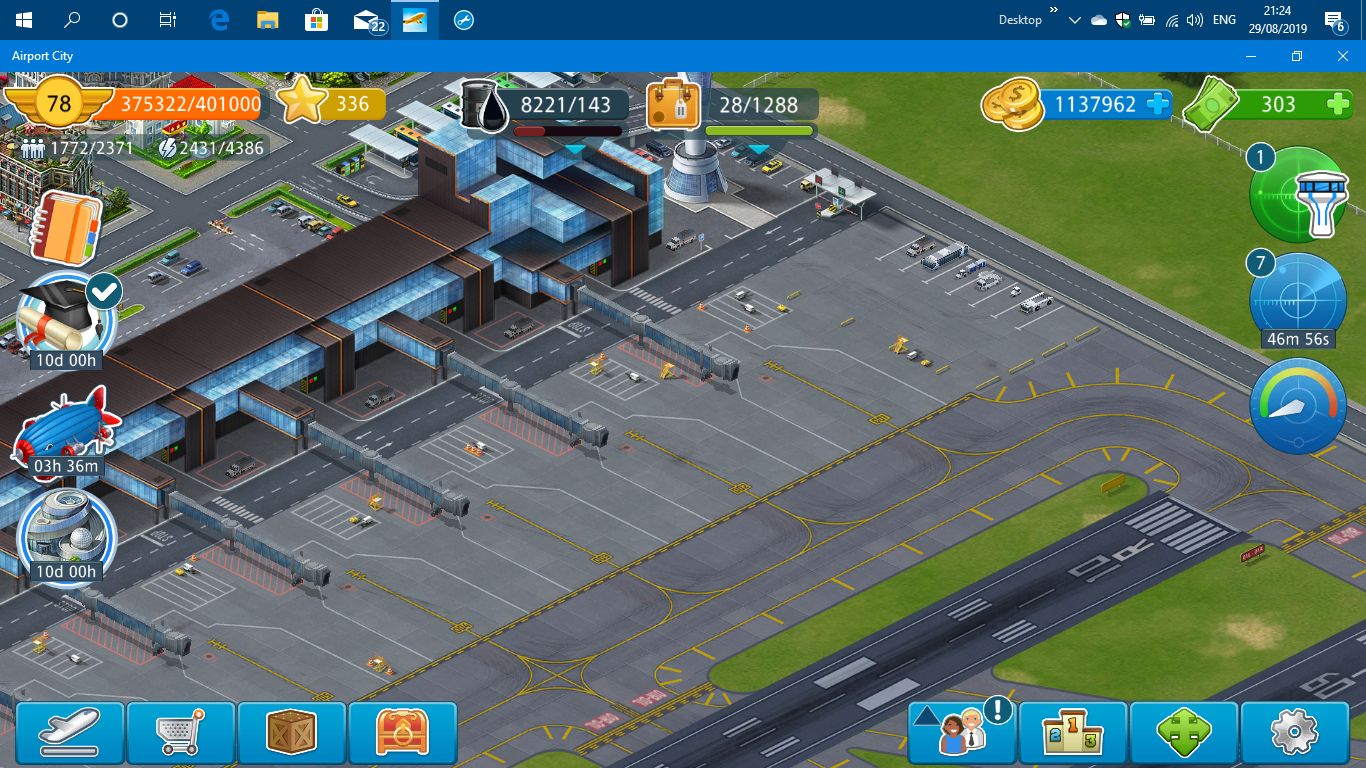1366x768 pixels.
Task: Open the neighbors friends panel
Action: [962, 733]
